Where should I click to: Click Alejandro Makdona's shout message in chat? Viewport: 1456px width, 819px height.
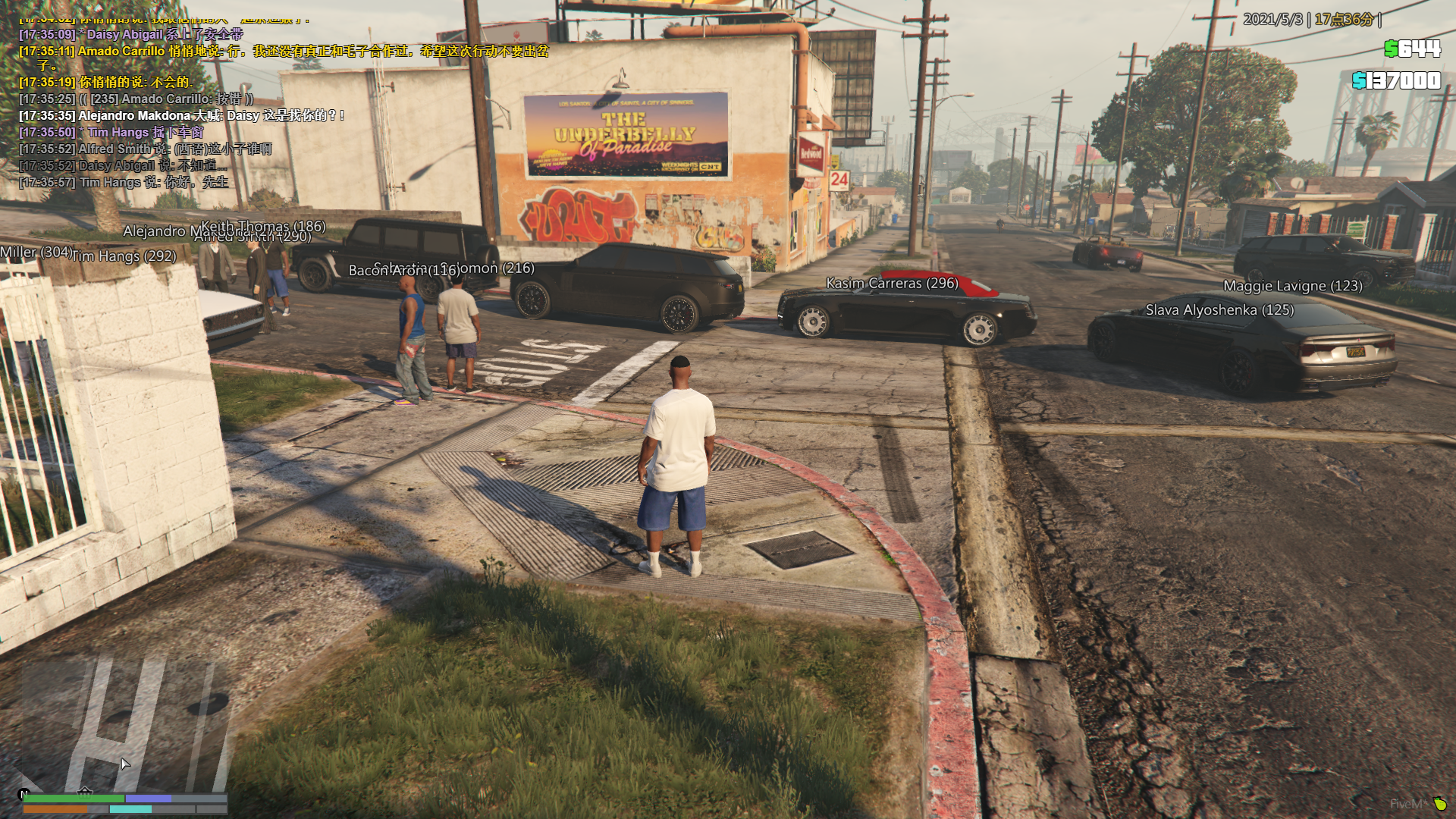(181, 116)
